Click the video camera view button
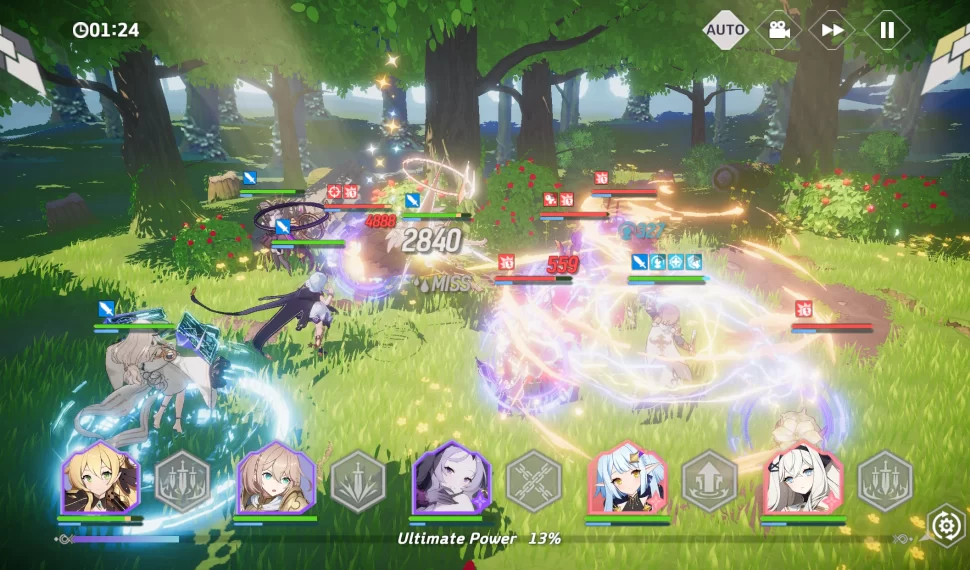Viewport: 970px width, 570px height. point(779,30)
